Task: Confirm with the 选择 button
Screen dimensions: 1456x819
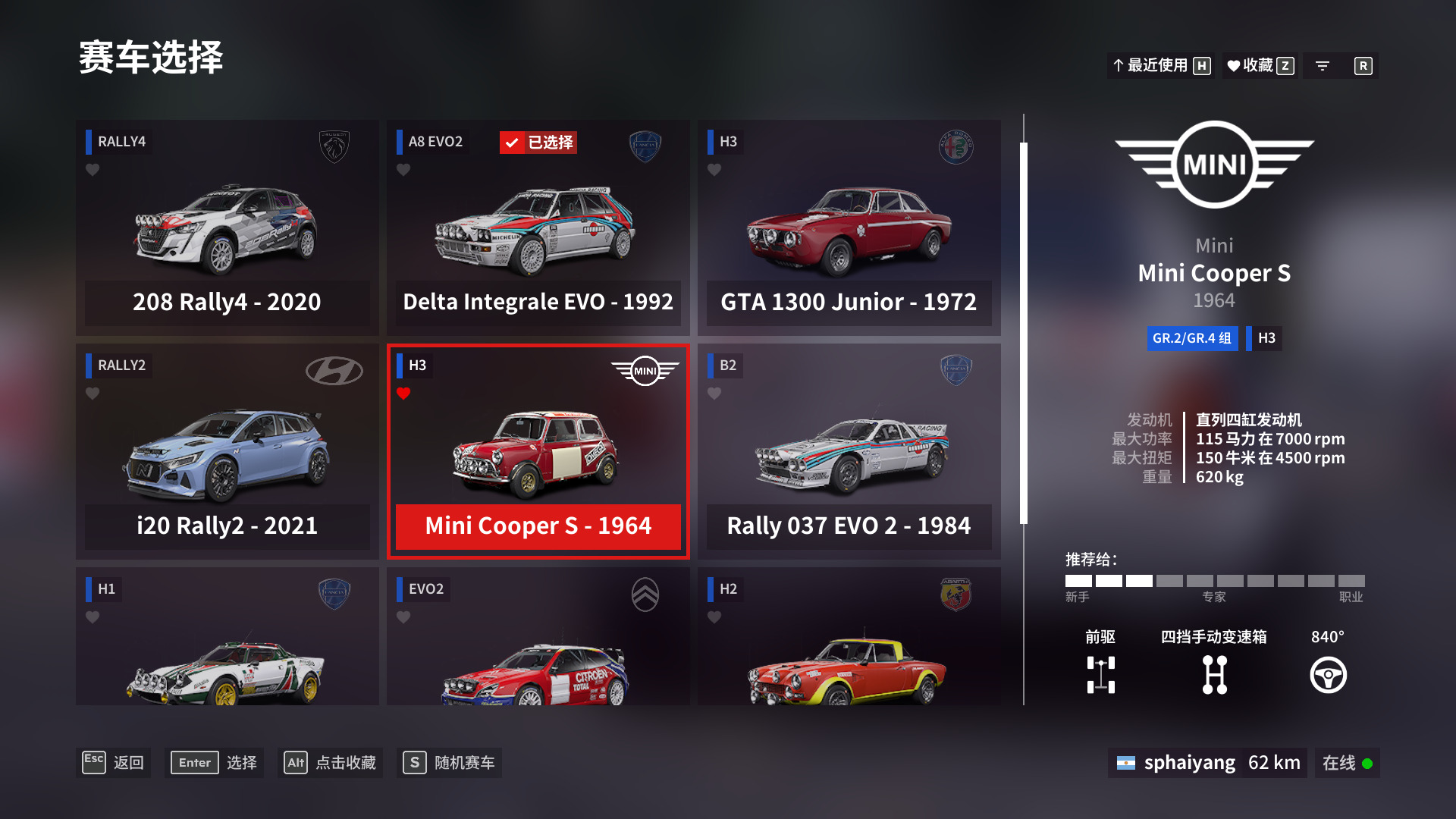Action: pyautogui.click(x=215, y=763)
